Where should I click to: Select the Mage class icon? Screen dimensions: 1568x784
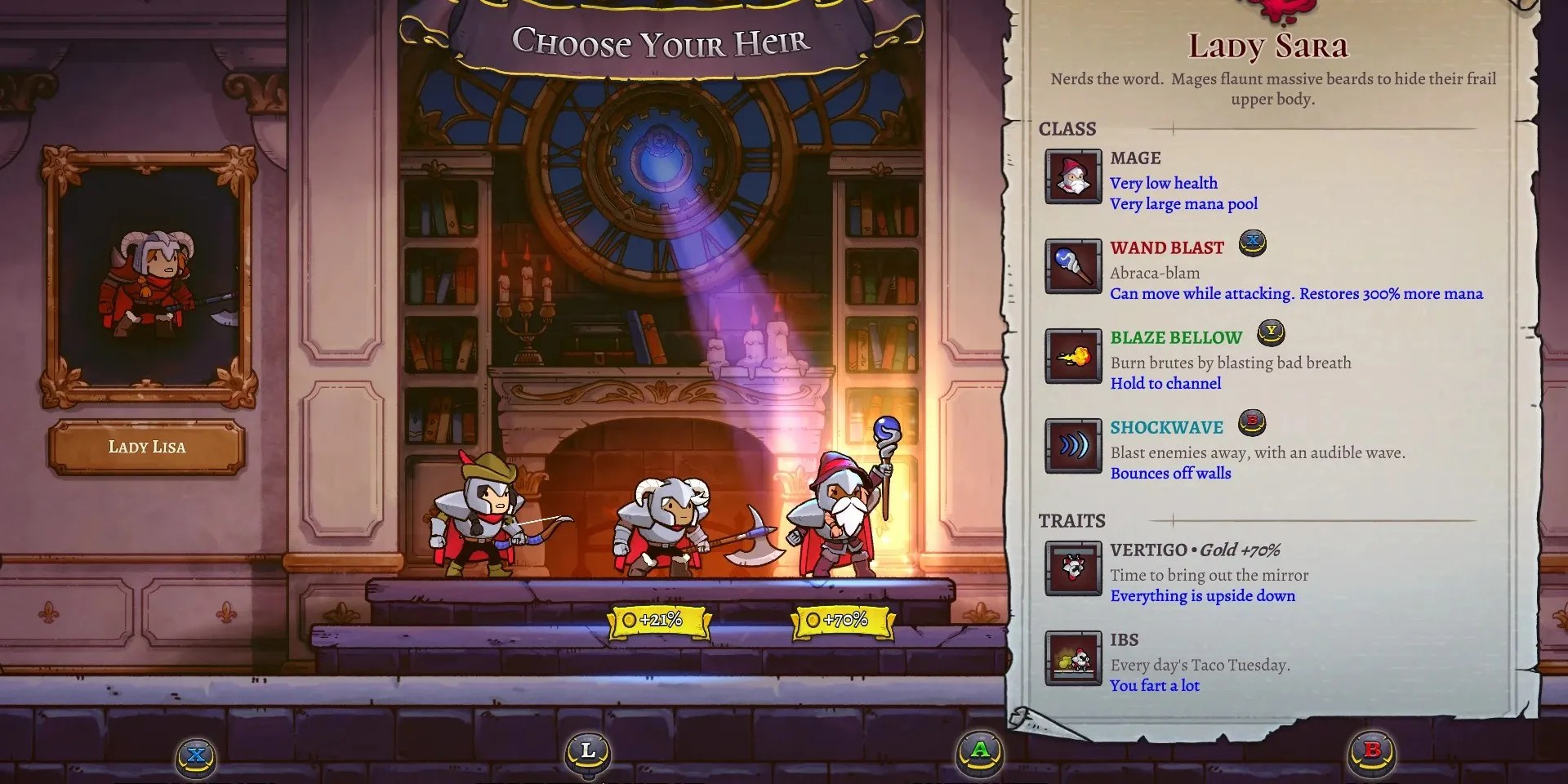click(1073, 180)
